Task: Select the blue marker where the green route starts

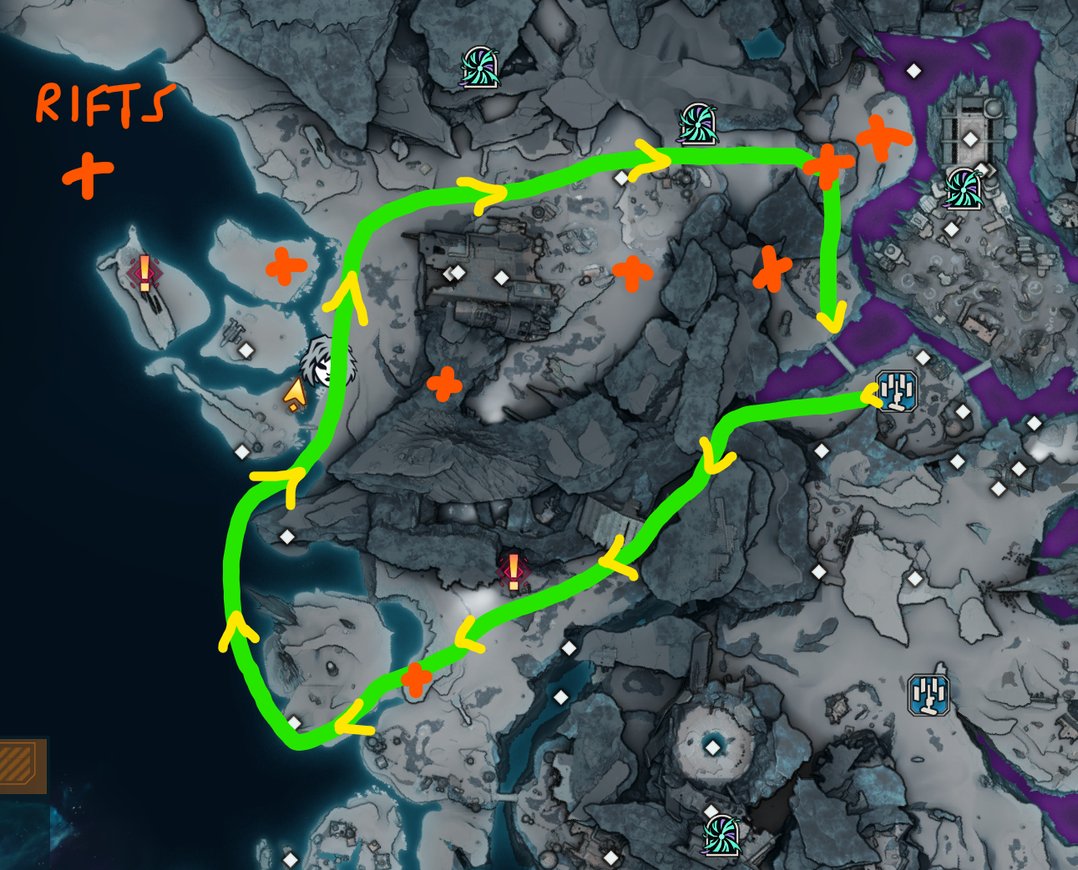Action: click(894, 392)
